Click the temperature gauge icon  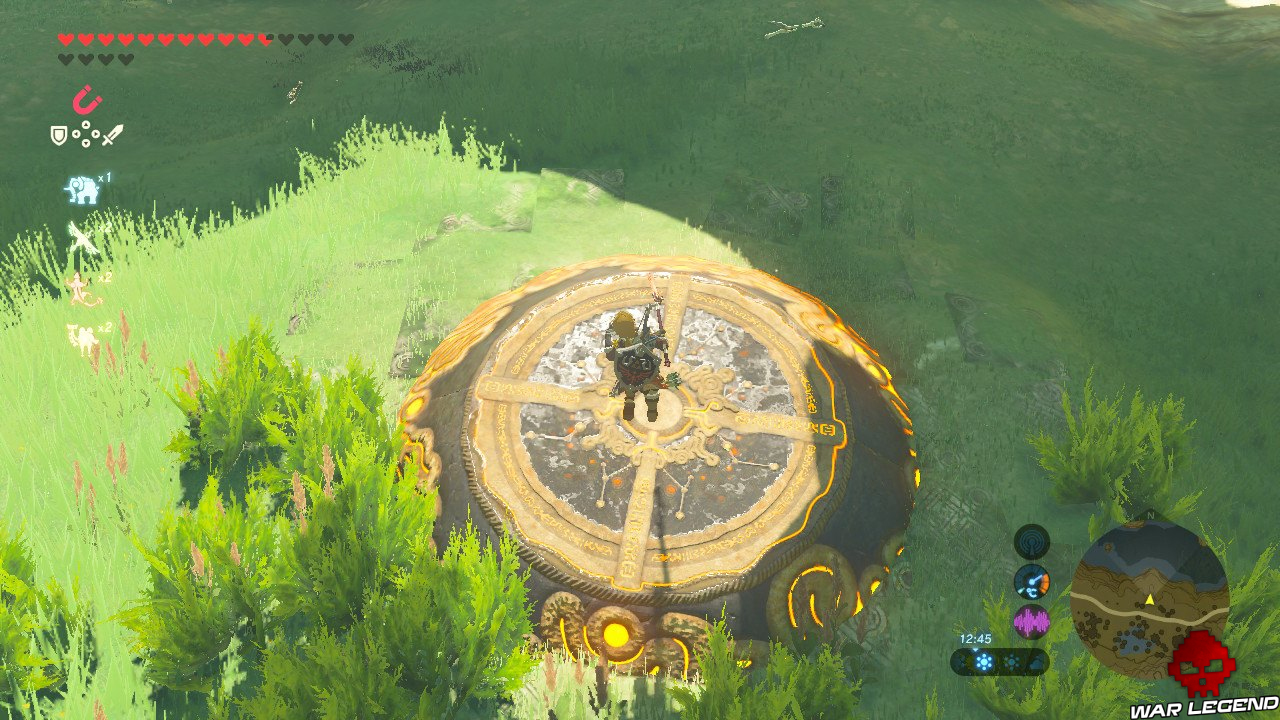click(1031, 582)
